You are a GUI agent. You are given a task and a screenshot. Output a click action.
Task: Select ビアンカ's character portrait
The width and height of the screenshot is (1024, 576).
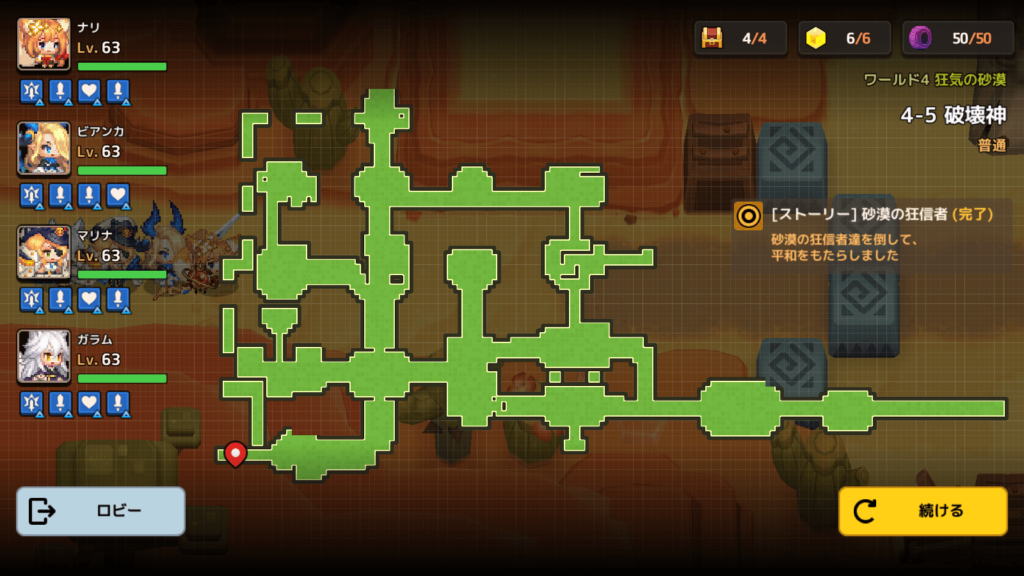click(x=44, y=148)
